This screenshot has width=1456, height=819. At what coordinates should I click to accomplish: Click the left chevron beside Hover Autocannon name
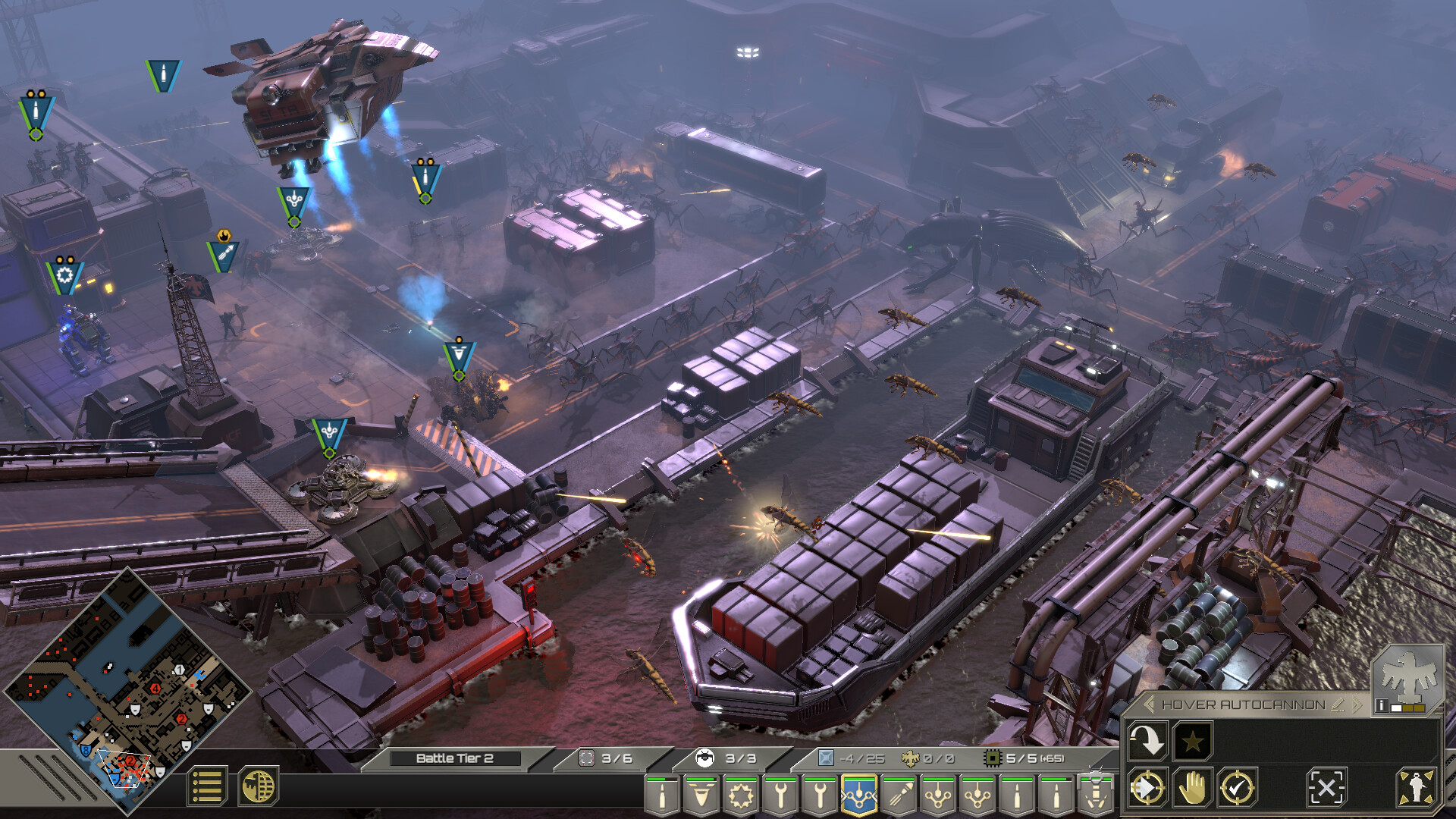[1150, 704]
